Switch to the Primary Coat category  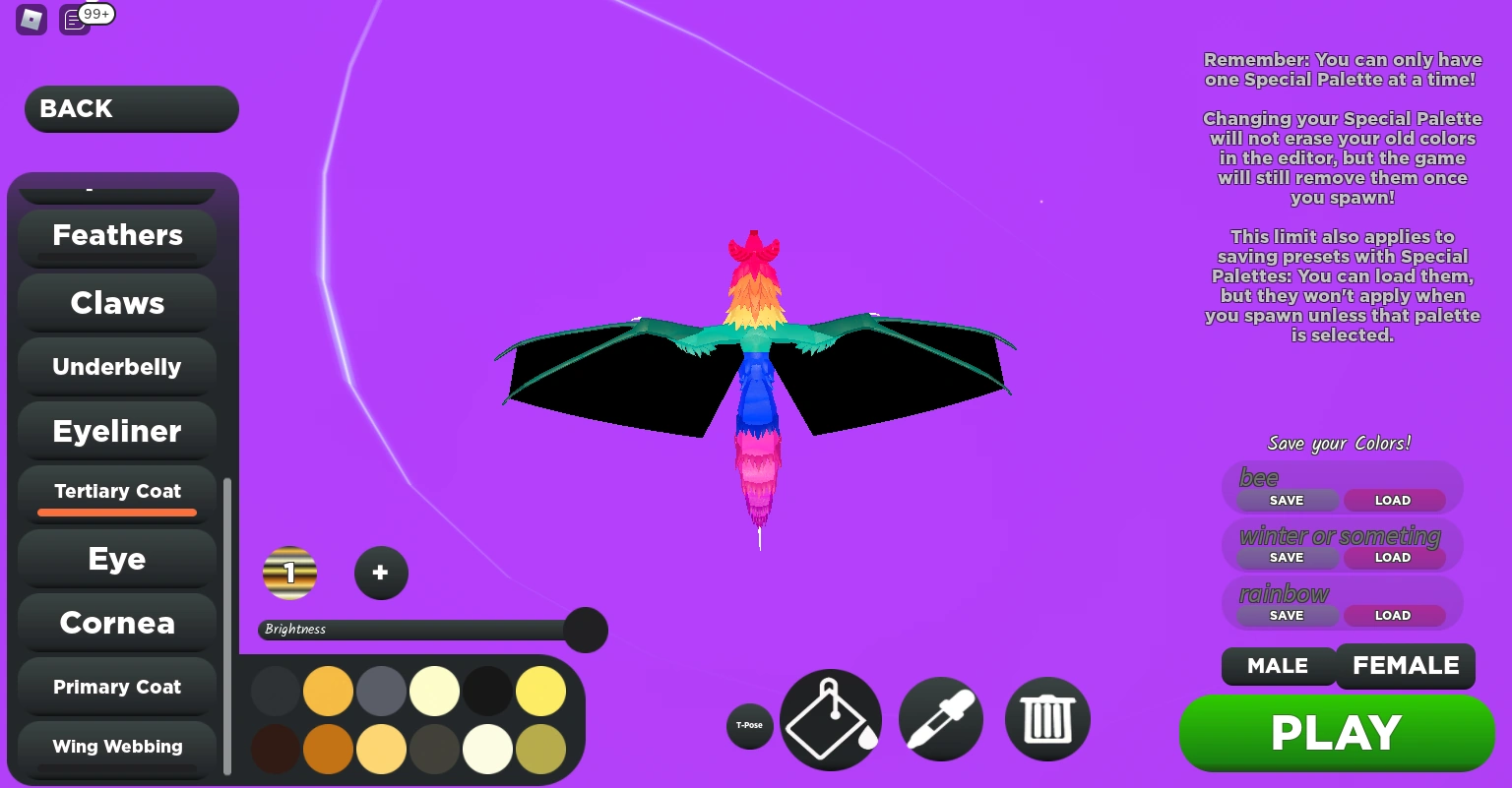[116, 687]
